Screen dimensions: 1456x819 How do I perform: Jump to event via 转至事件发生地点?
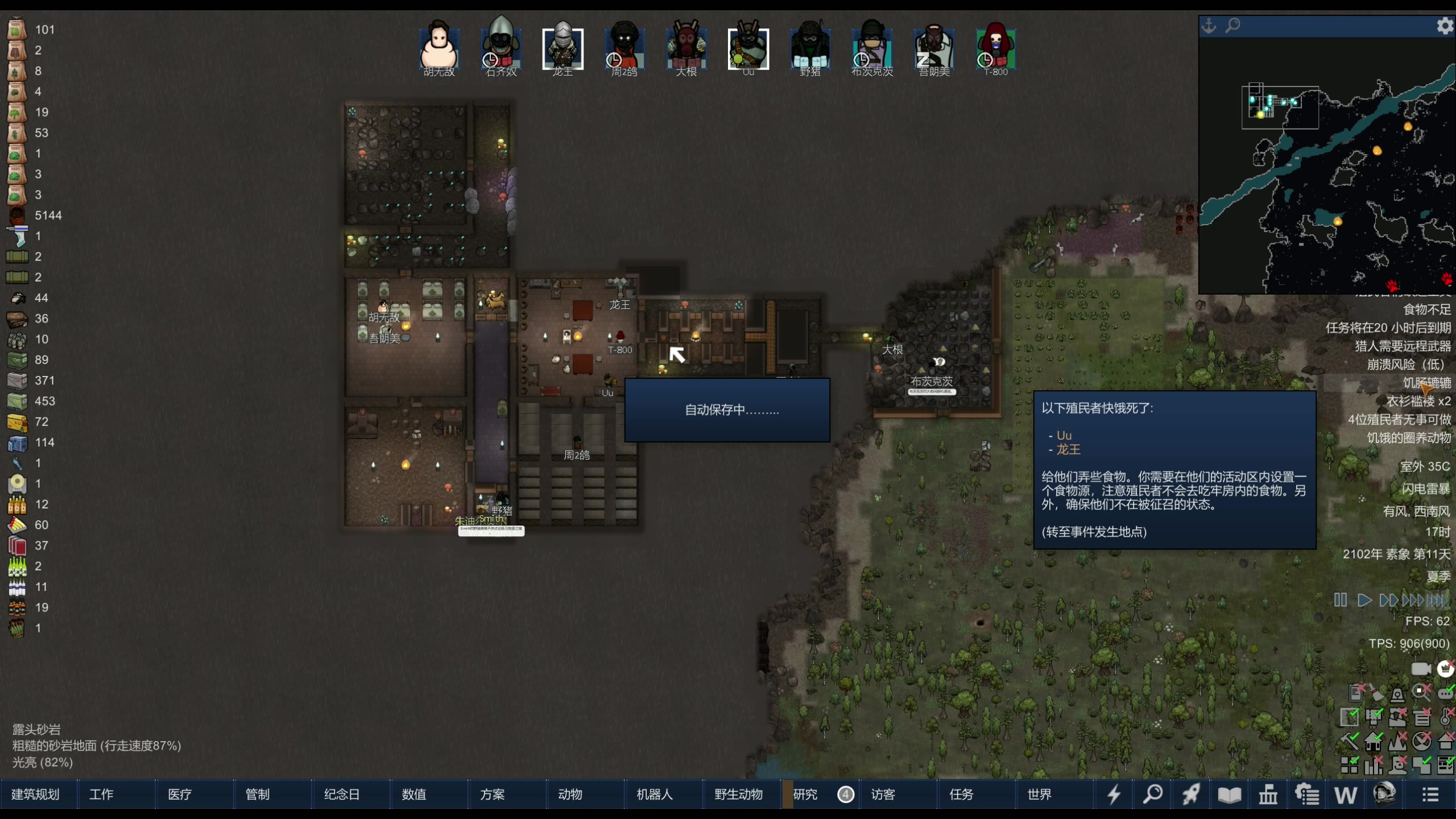click(x=1094, y=532)
